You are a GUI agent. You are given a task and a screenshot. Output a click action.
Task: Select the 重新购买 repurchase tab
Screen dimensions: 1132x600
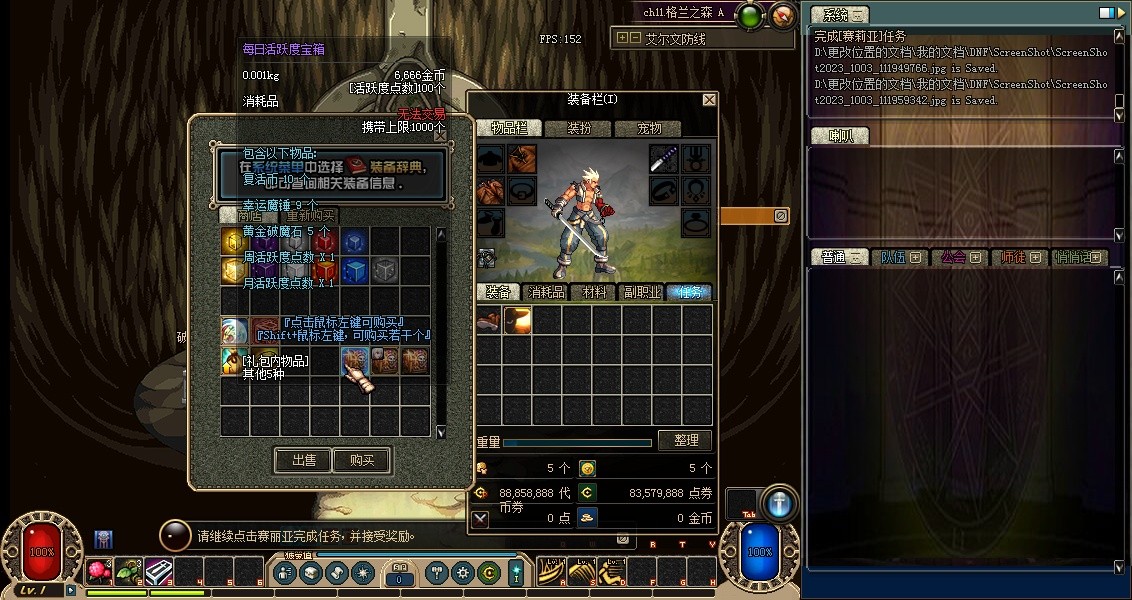point(310,215)
